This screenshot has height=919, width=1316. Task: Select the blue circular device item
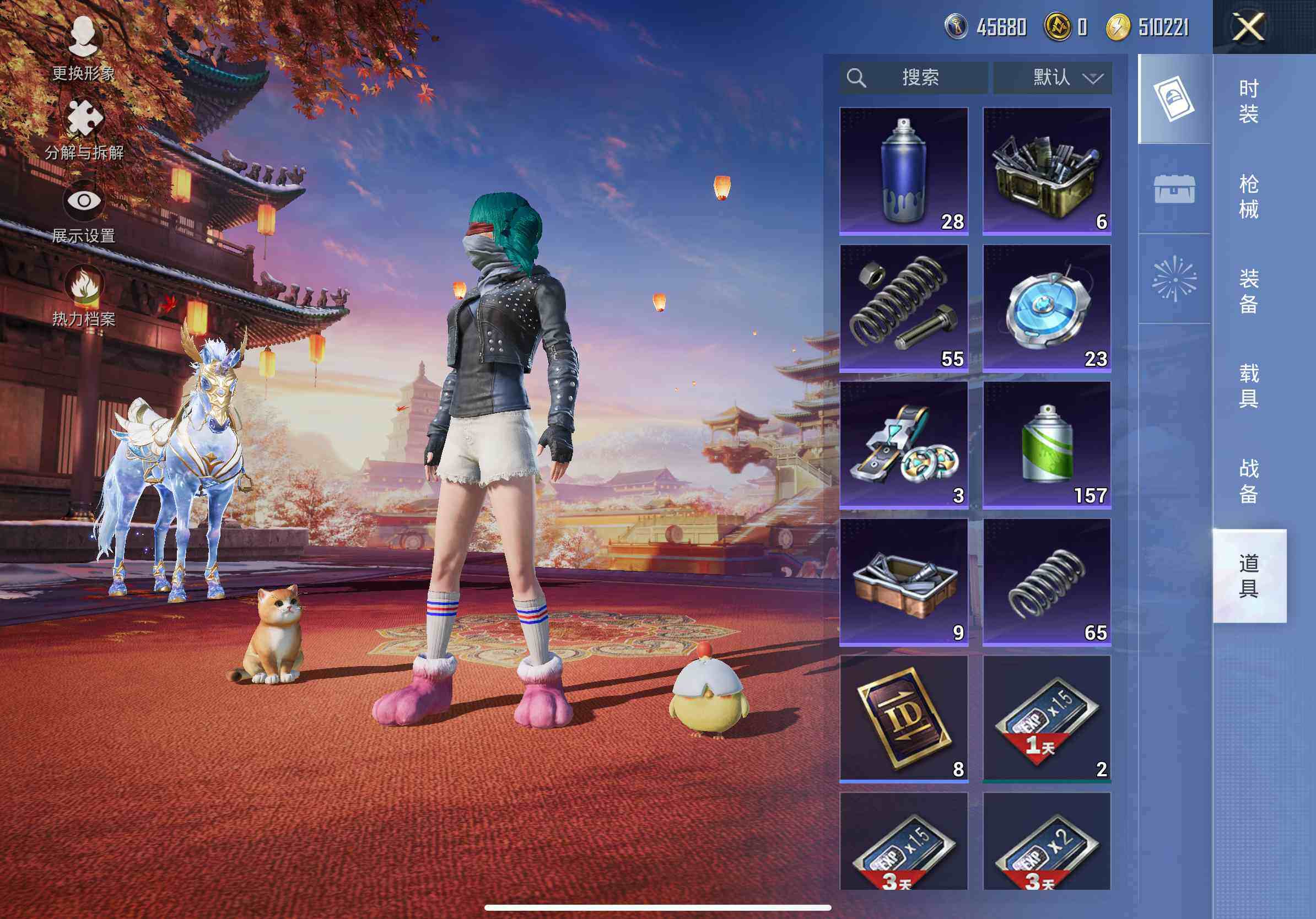(1047, 308)
